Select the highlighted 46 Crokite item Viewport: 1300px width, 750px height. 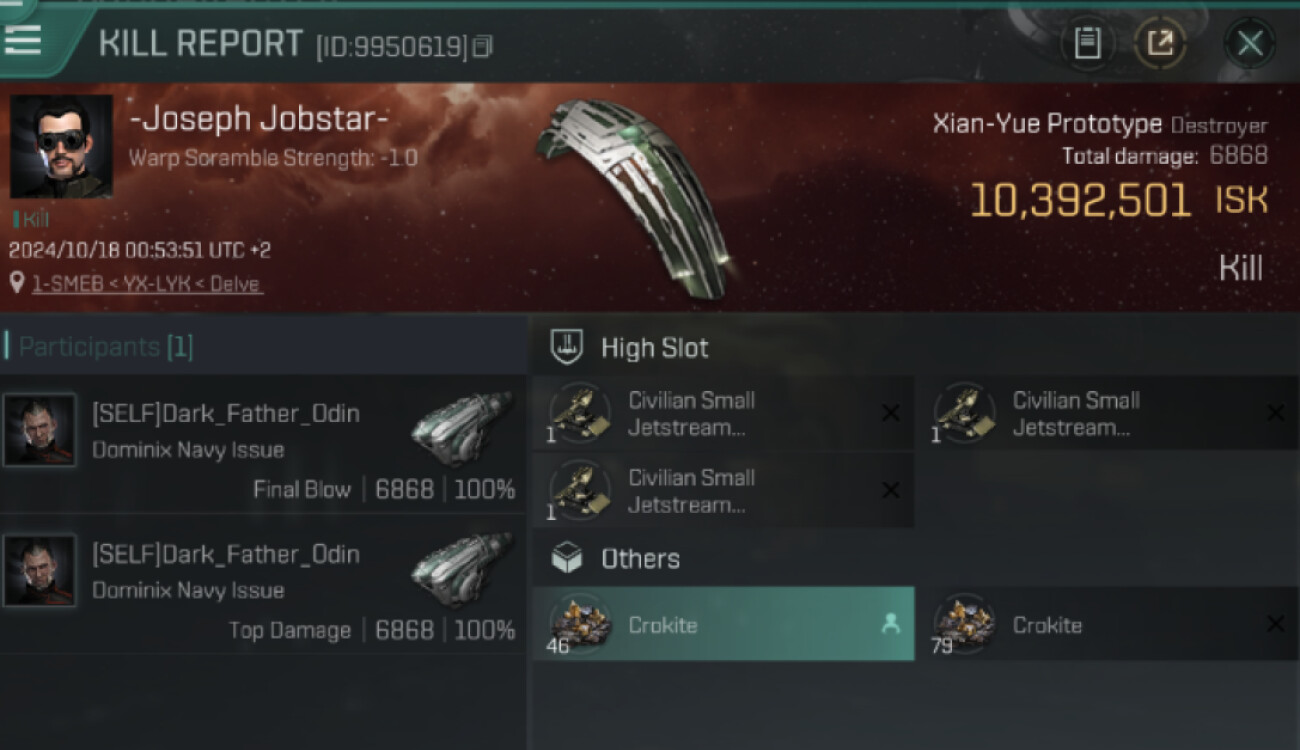[x=722, y=624]
